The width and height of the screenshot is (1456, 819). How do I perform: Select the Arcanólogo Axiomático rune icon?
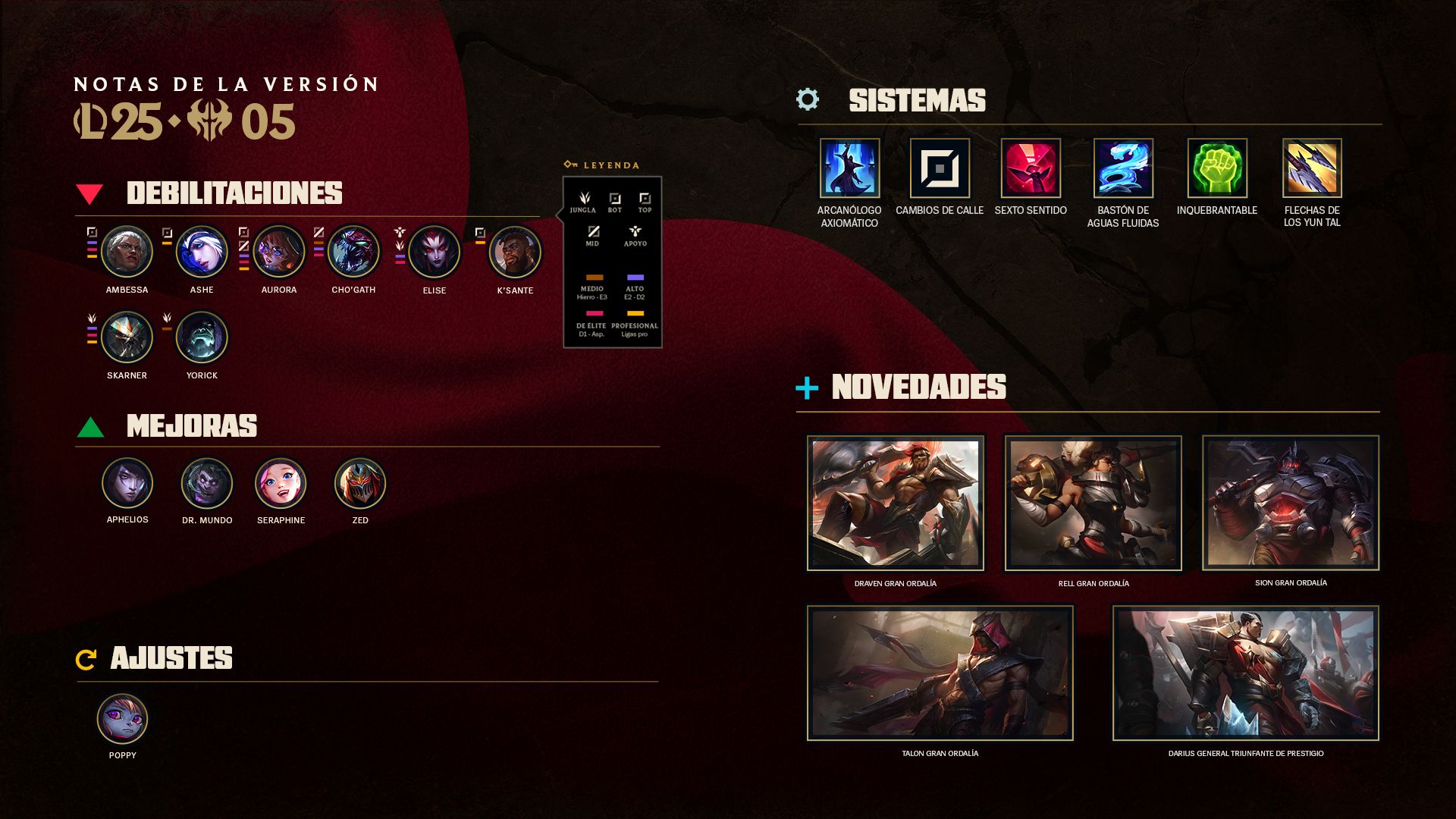click(849, 168)
